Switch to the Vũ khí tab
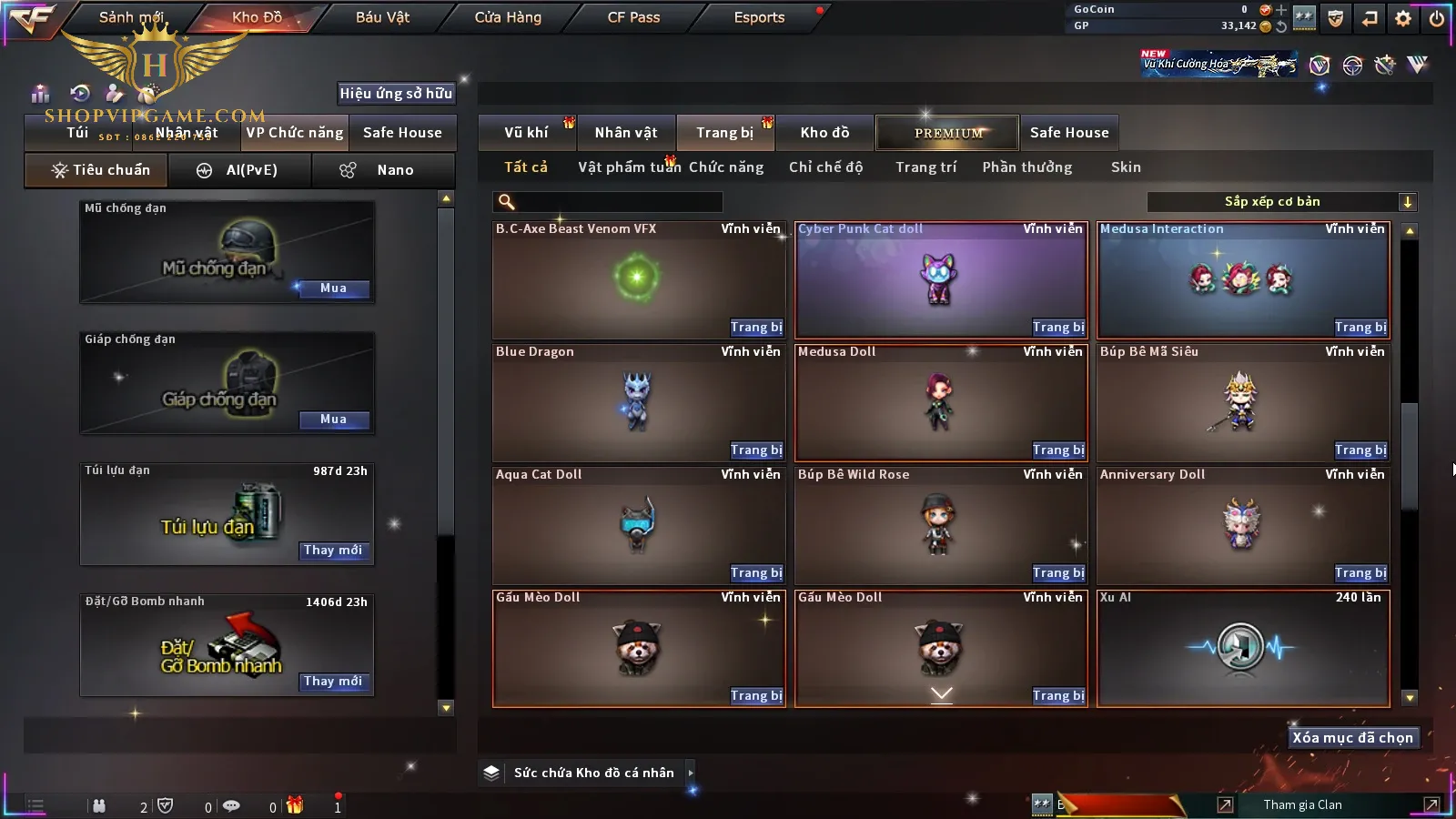 [x=526, y=133]
